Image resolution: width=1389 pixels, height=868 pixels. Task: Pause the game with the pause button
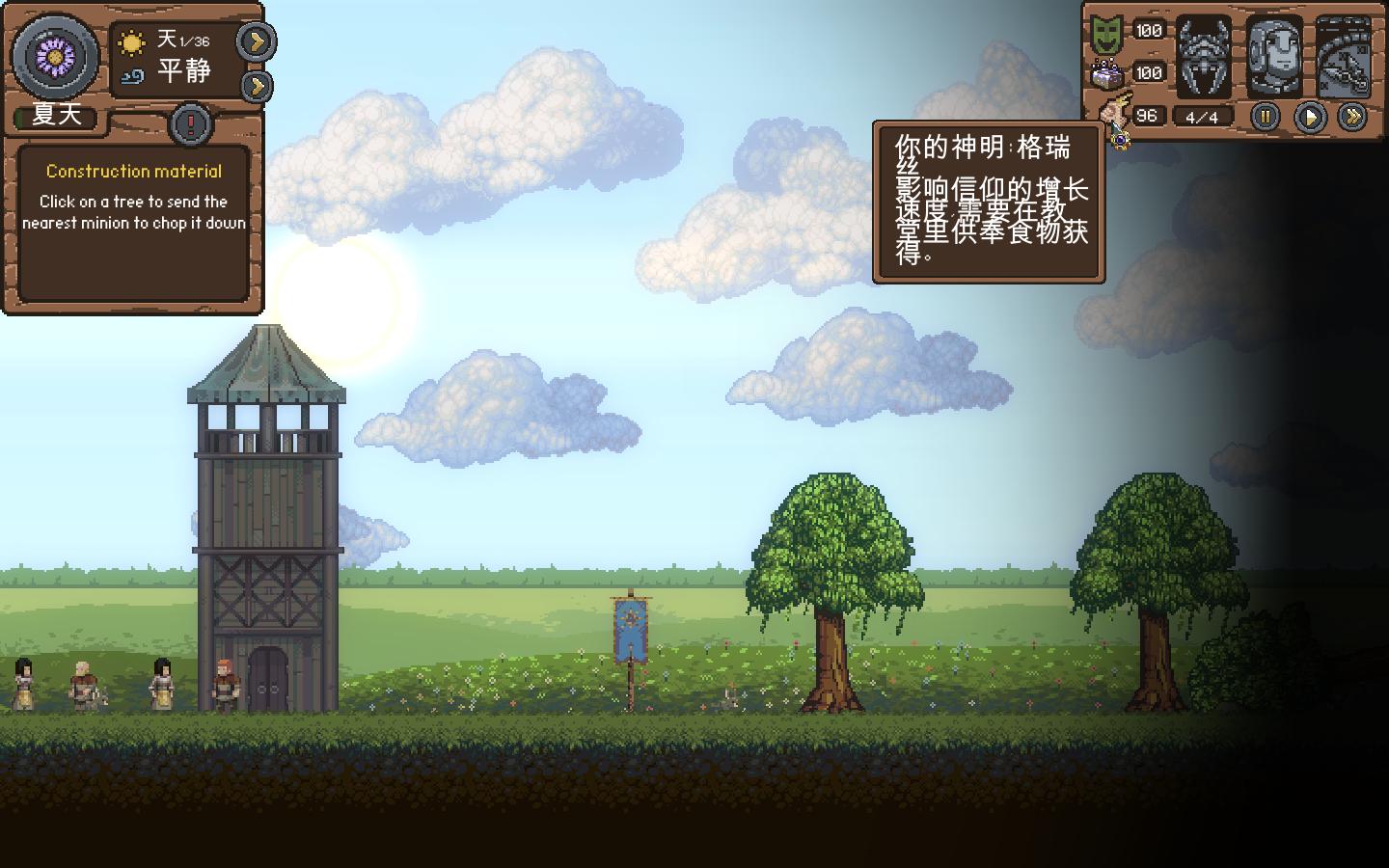(x=1265, y=117)
